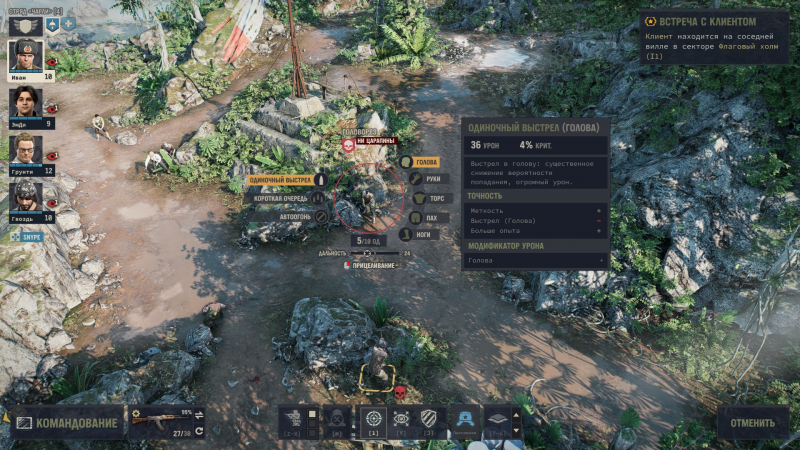Open the Встреча с клиентом quest tracker
This screenshot has width=800, height=450.
tap(714, 22)
